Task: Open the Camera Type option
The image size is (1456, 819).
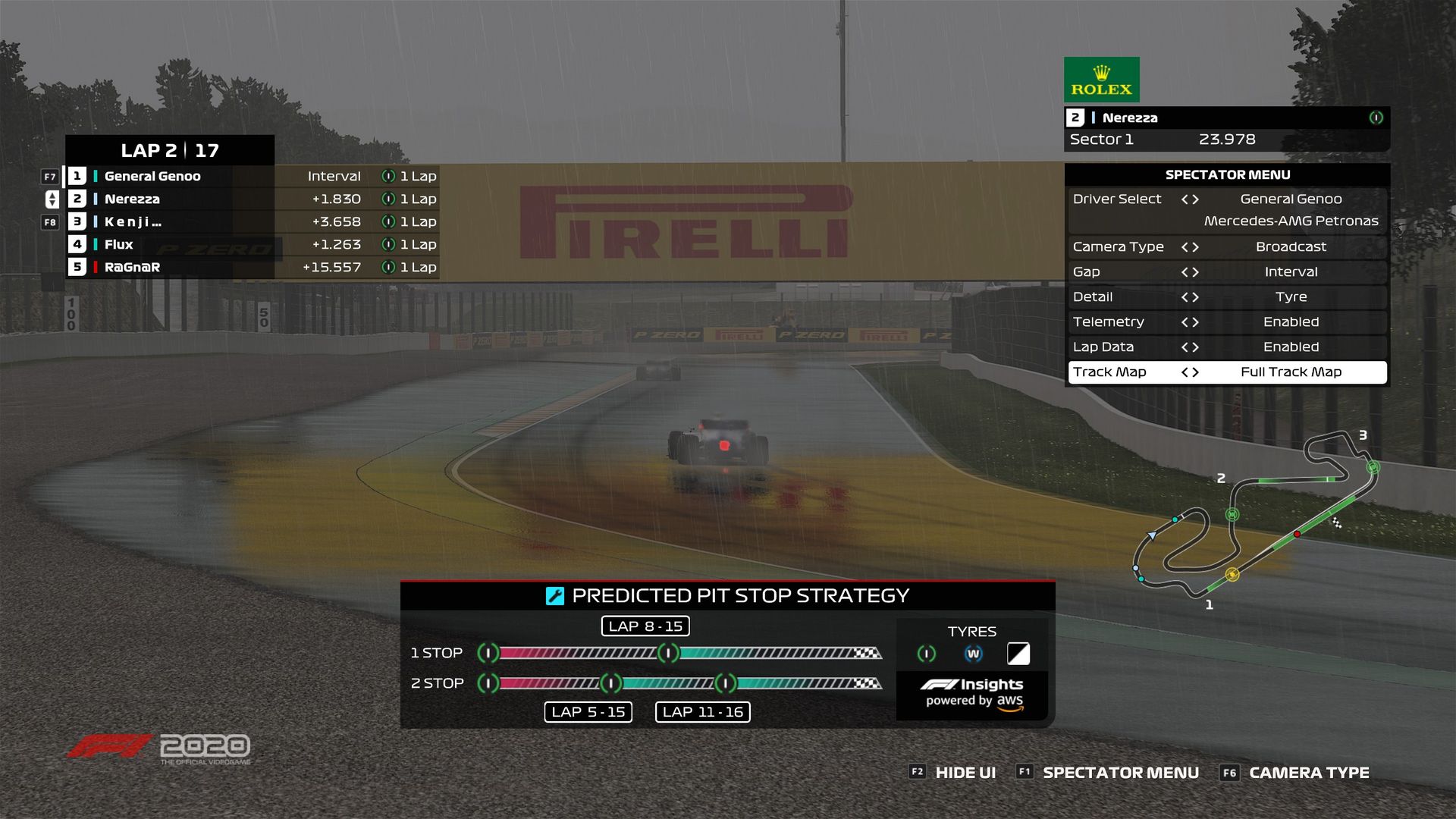Action: tap(1227, 247)
